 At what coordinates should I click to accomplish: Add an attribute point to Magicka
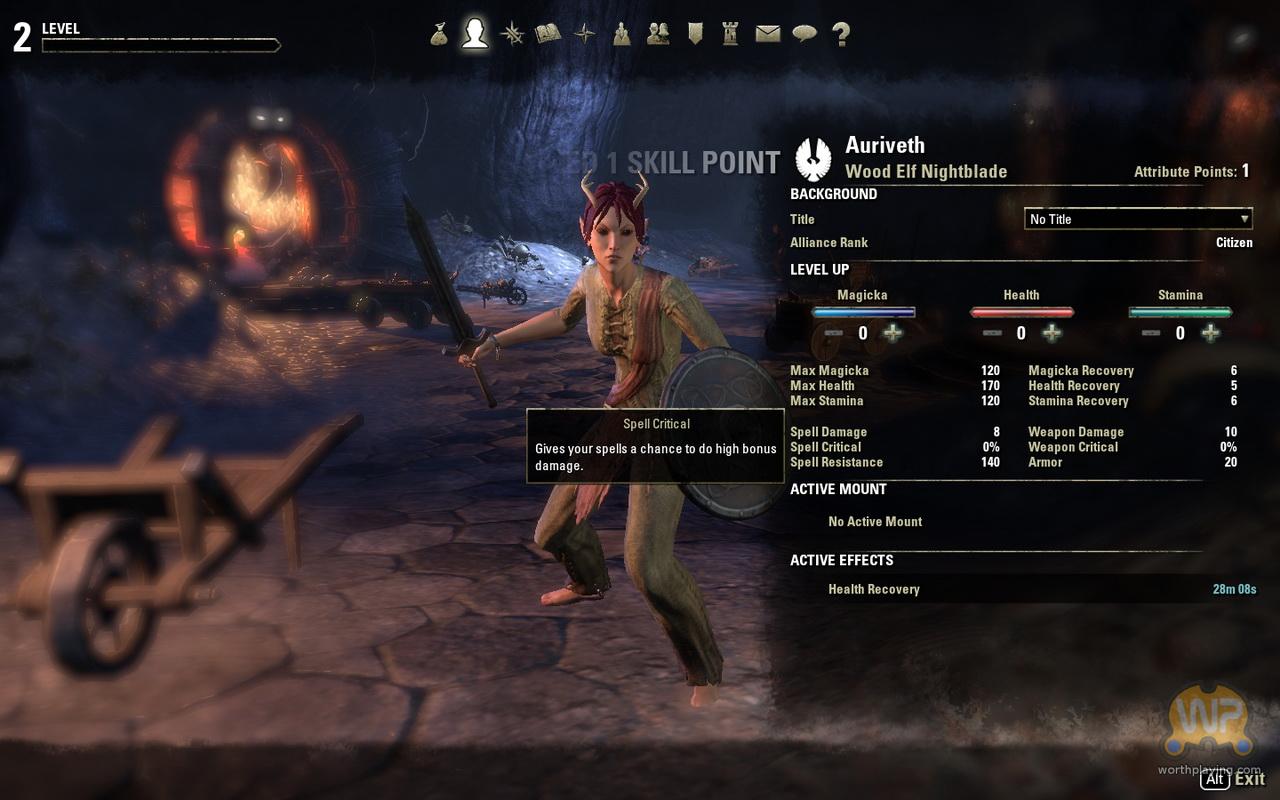click(893, 333)
